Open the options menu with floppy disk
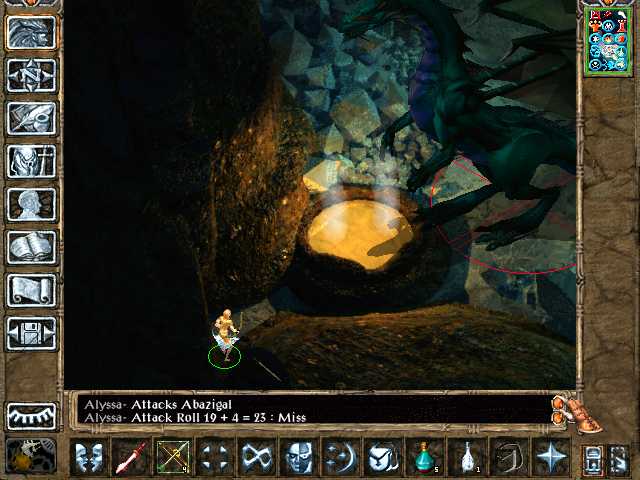Viewport: 640px width, 480px height. pyautogui.click(x=31, y=333)
